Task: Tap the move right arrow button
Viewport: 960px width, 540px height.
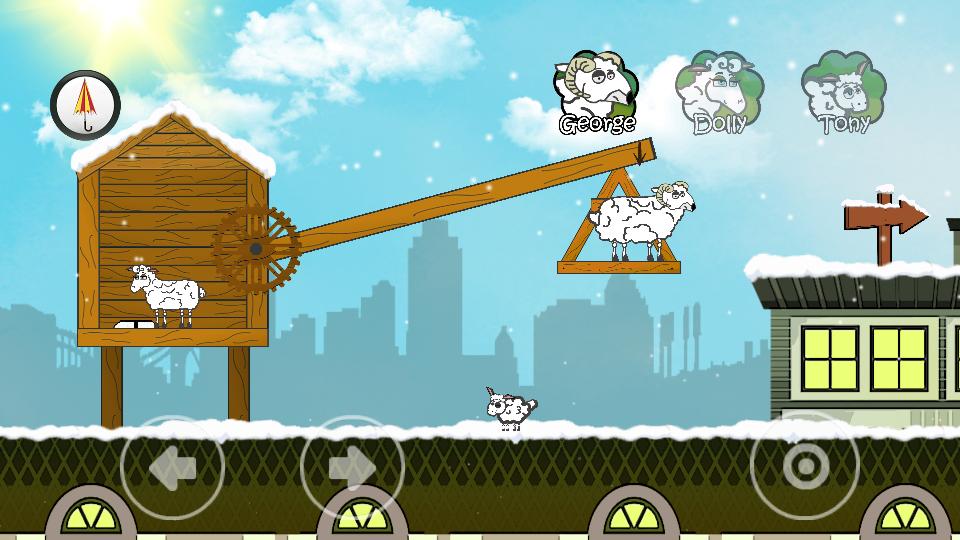Action: (352, 466)
